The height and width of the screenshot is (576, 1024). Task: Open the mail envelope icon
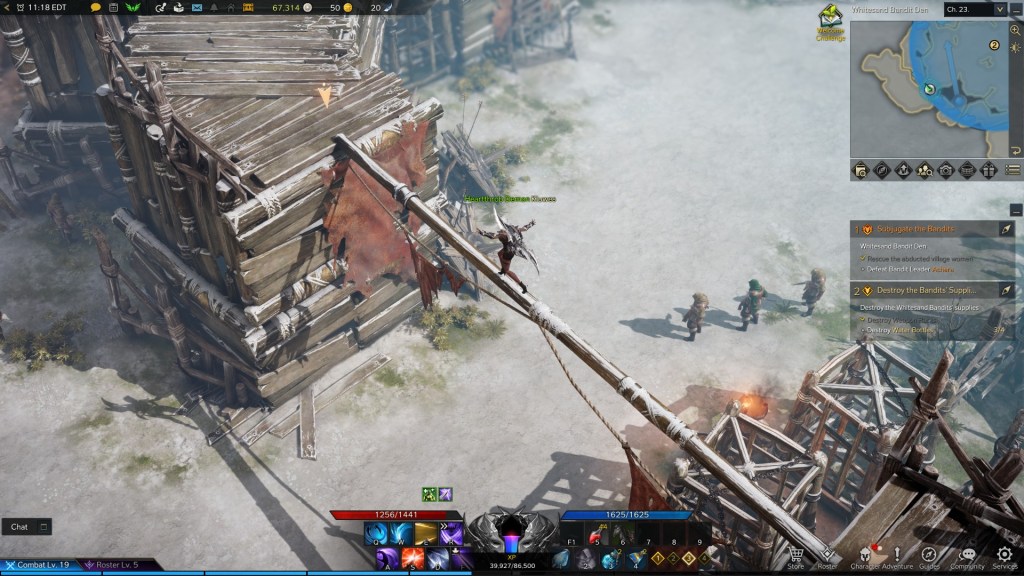coord(197,8)
